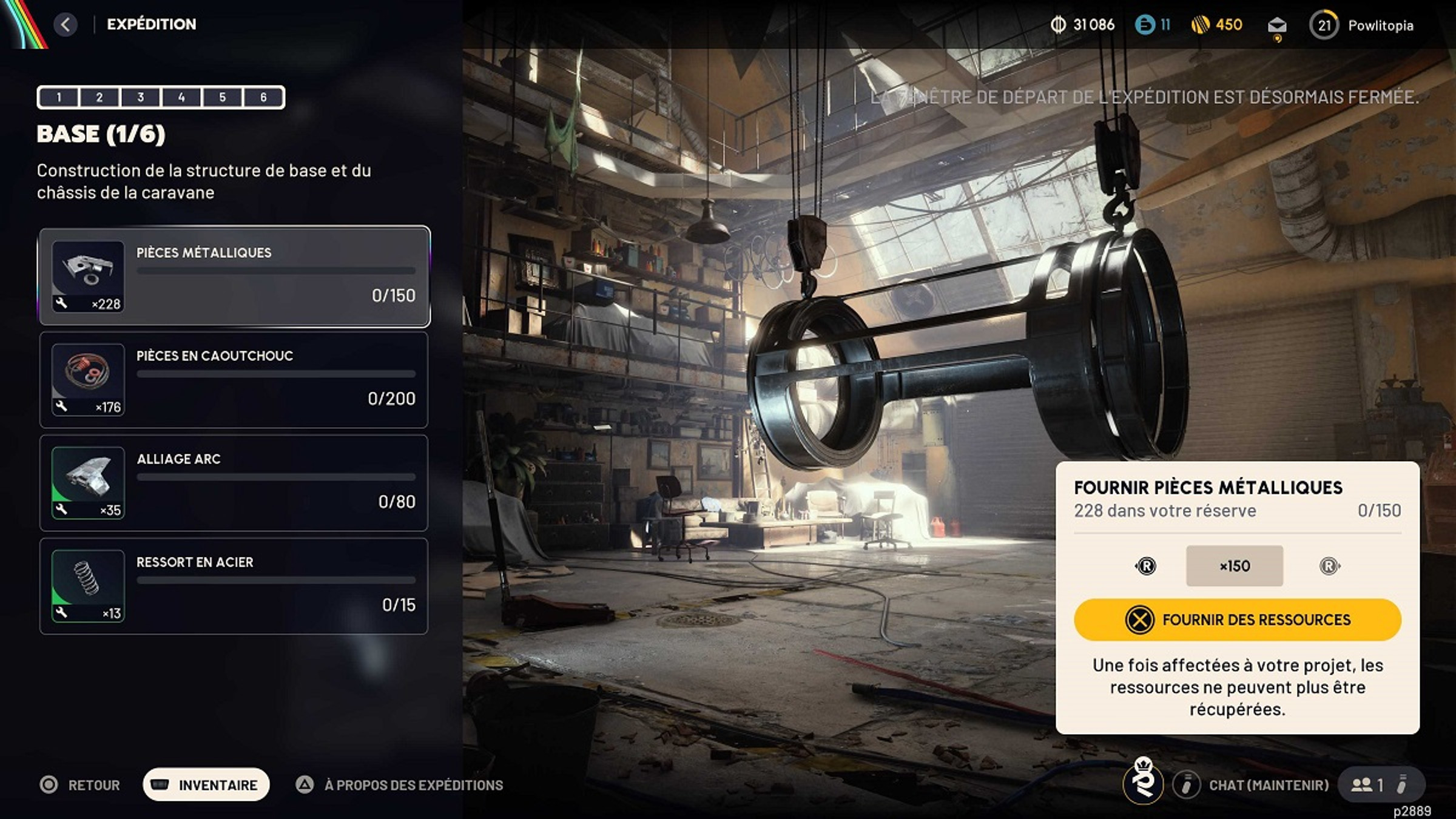Select the Pièces en Caoutchouc resource row
Screen dimensions: 1456x819
click(x=234, y=380)
